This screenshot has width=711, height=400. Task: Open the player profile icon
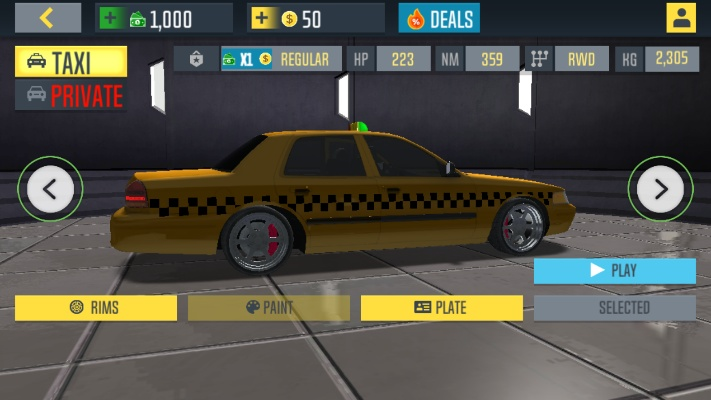click(x=681, y=18)
